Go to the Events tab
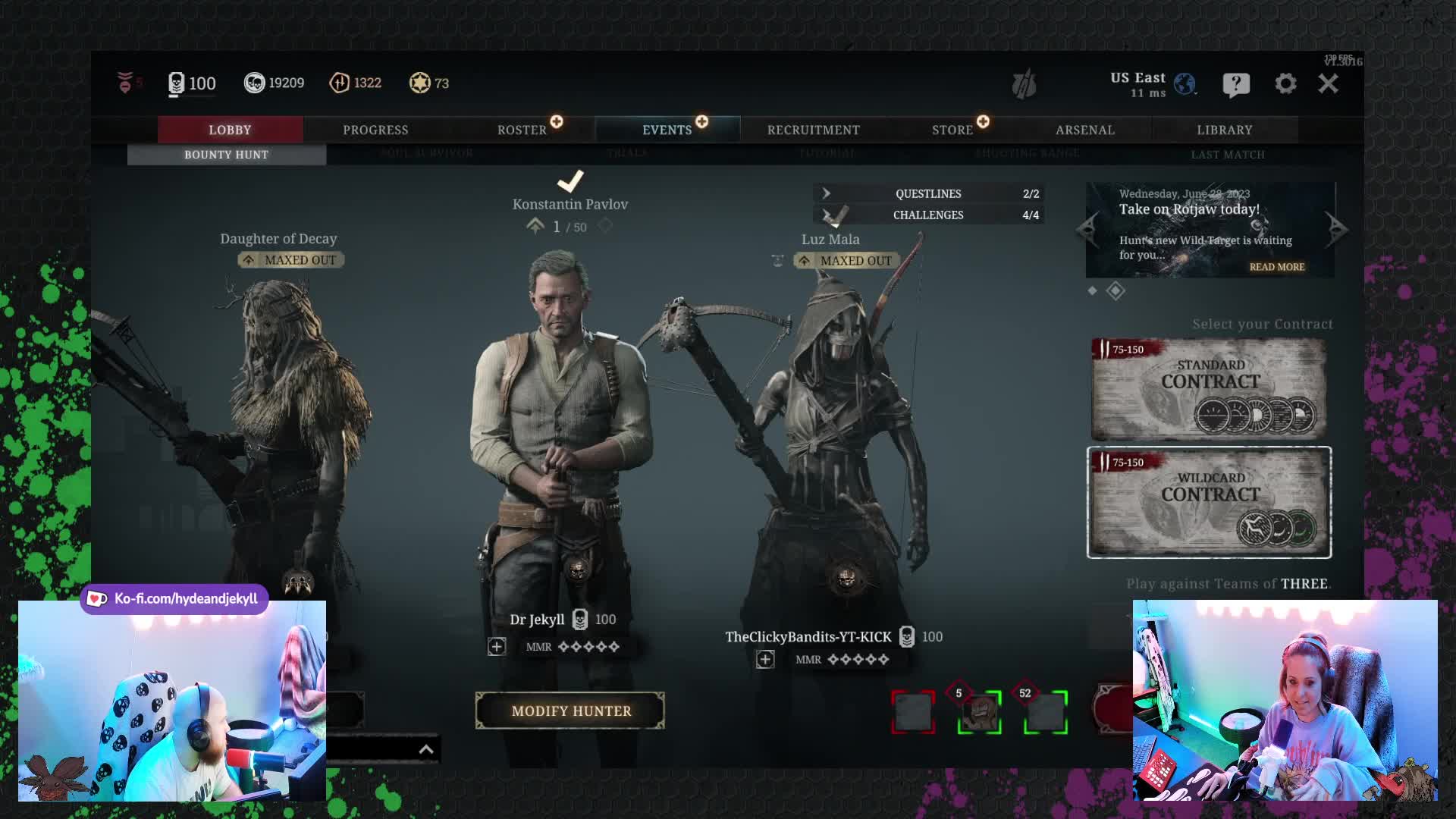The height and width of the screenshot is (819, 1456). click(667, 130)
